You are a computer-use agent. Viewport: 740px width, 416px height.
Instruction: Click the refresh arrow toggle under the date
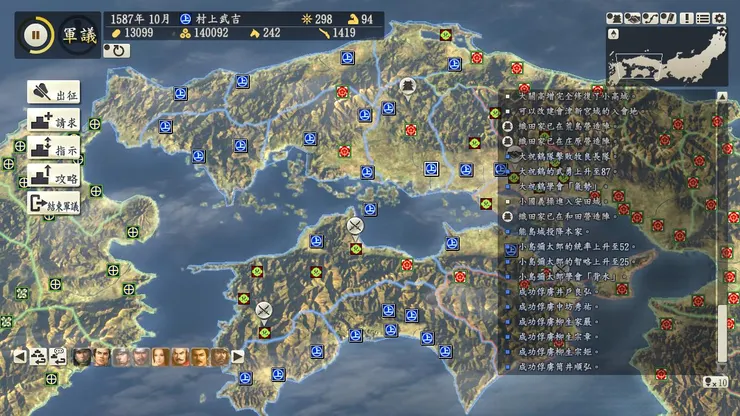117,50
